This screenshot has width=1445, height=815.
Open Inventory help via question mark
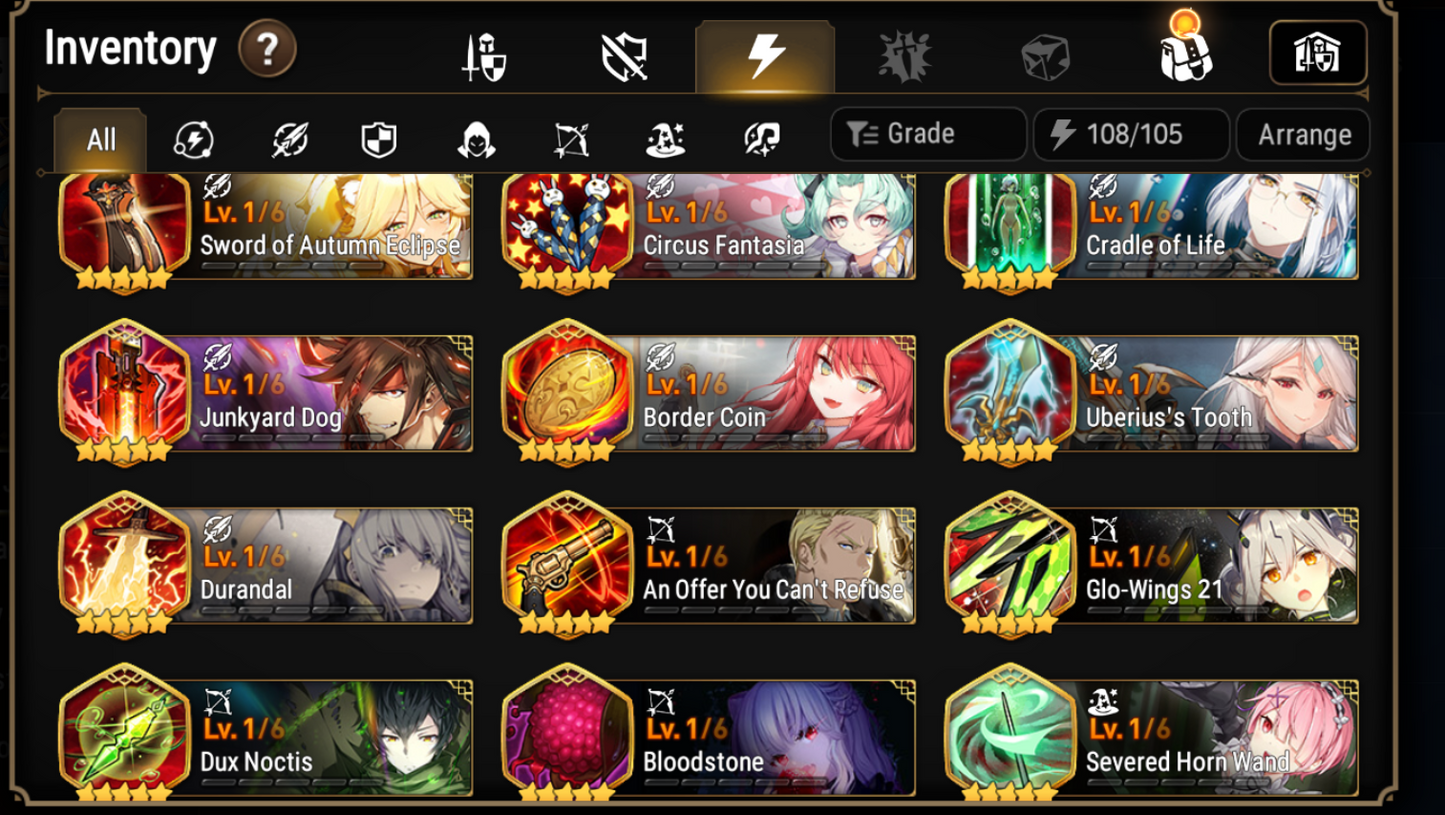(x=266, y=49)
